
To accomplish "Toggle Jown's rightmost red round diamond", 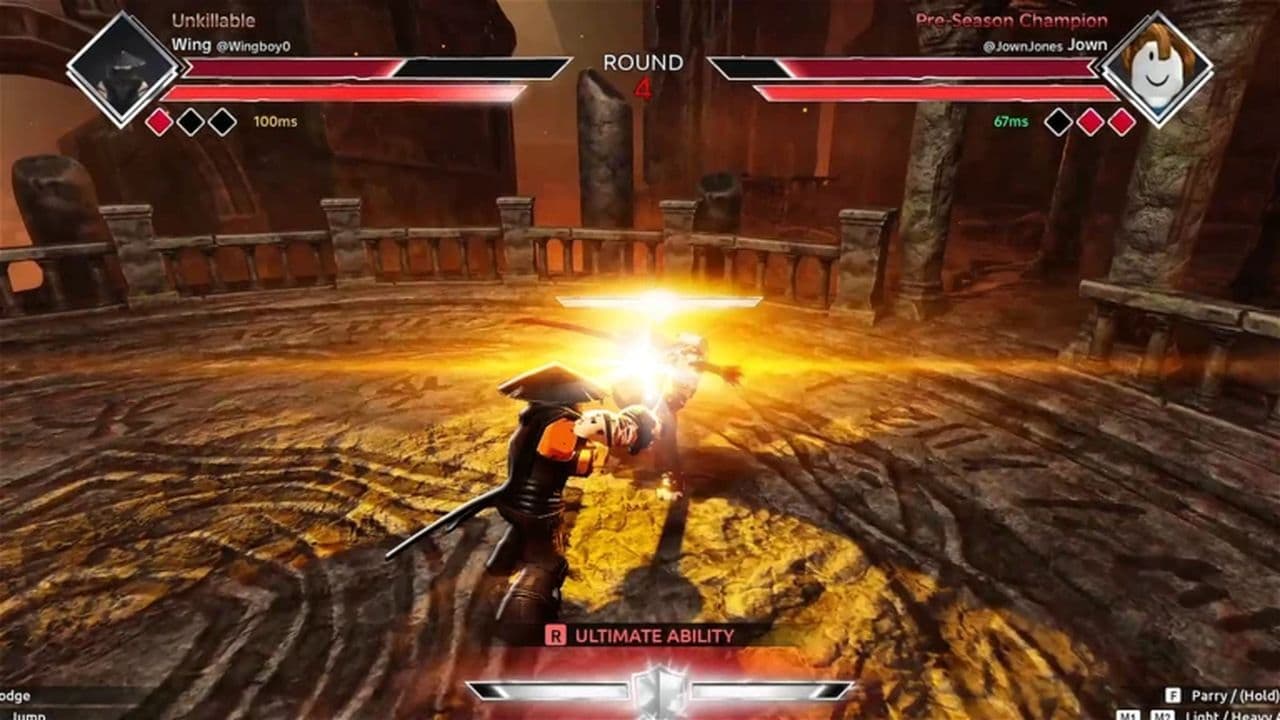I will 1121,120.
